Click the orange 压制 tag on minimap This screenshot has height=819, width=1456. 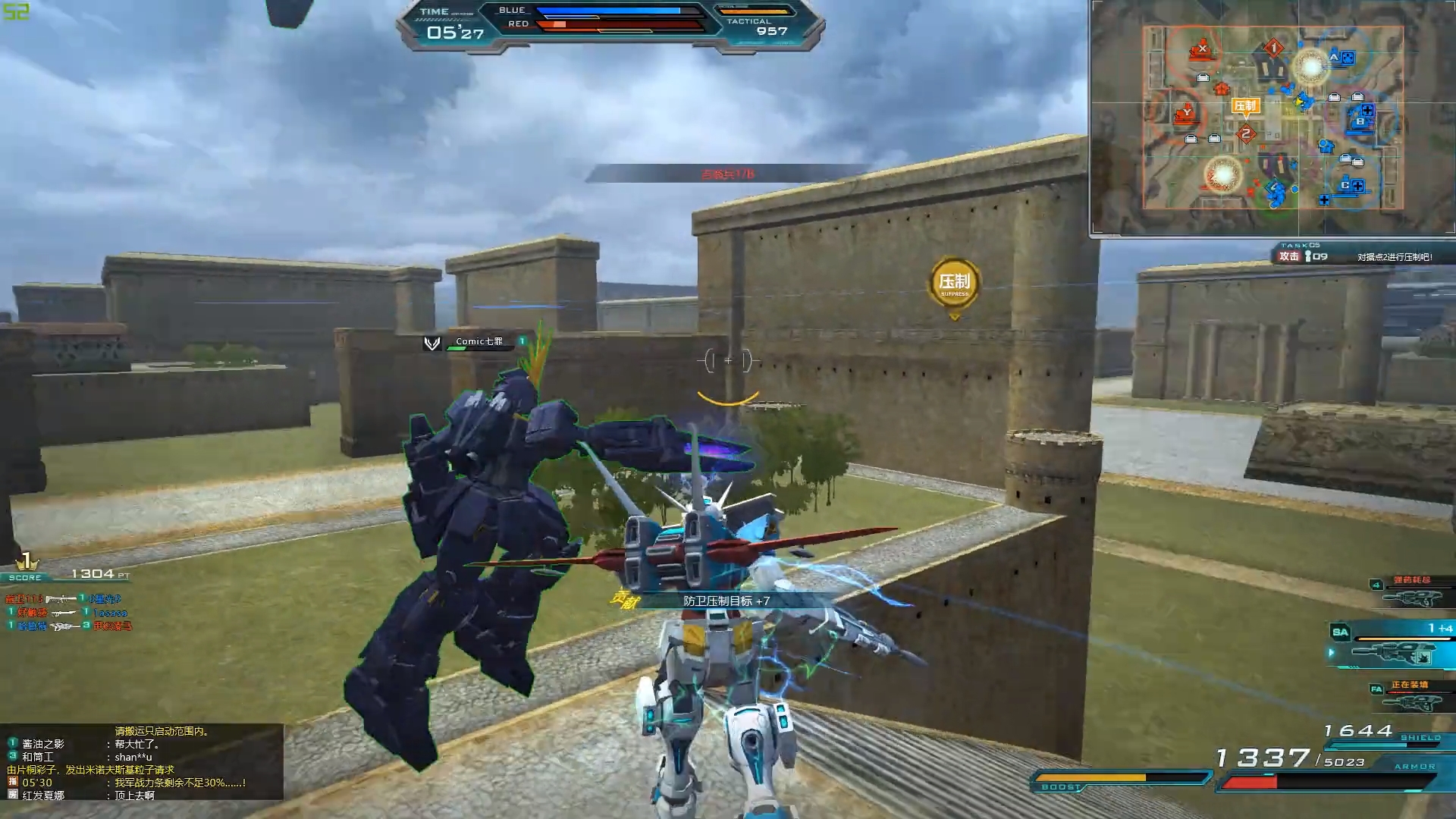tap(1245, 106)
